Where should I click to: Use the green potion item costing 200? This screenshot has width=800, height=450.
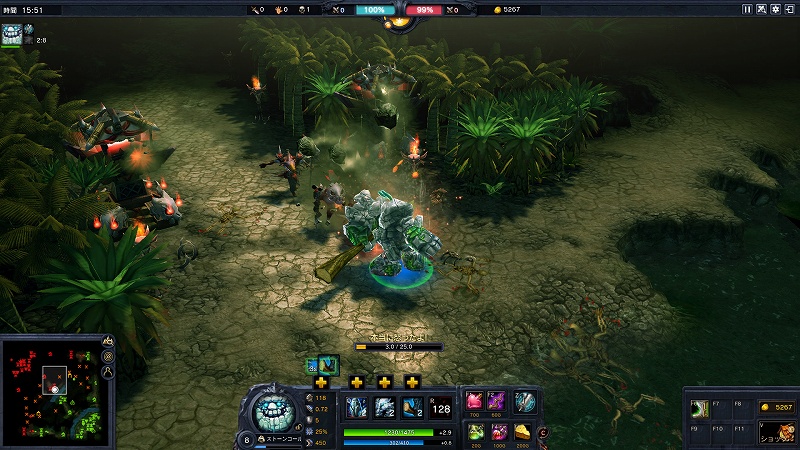[475, 432]
